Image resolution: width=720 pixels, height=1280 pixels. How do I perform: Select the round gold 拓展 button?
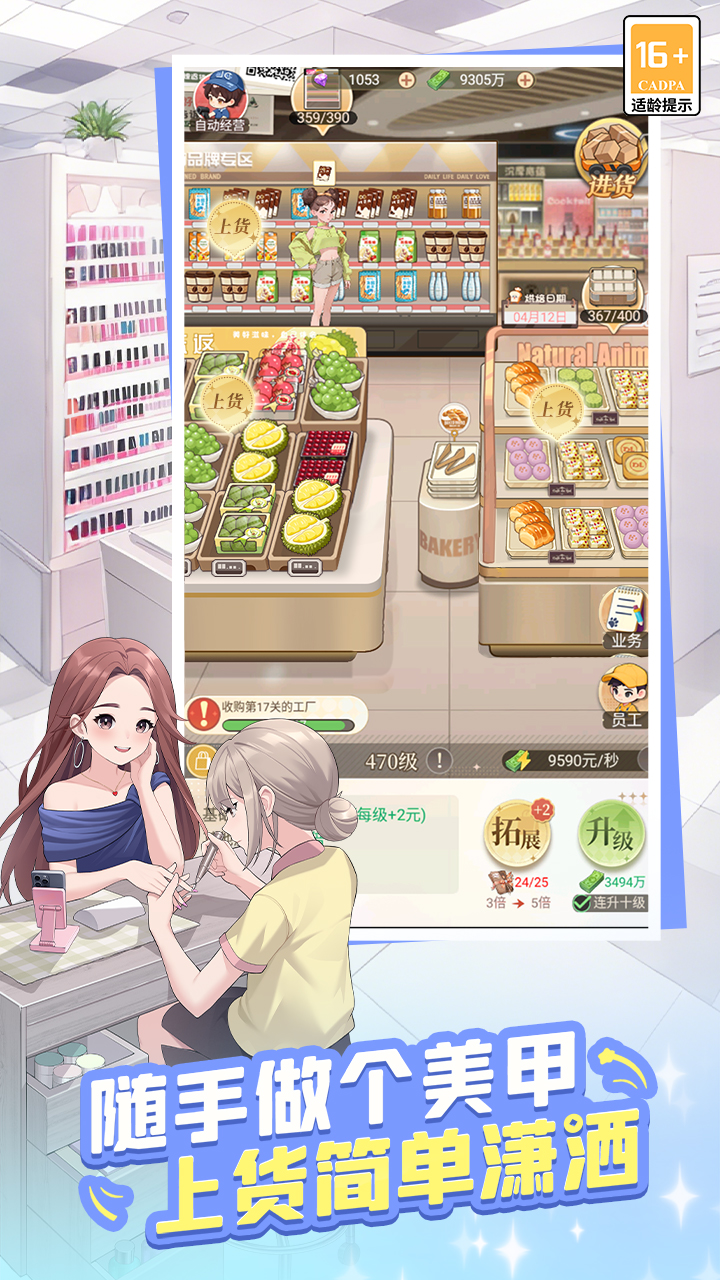coord(517,834)
